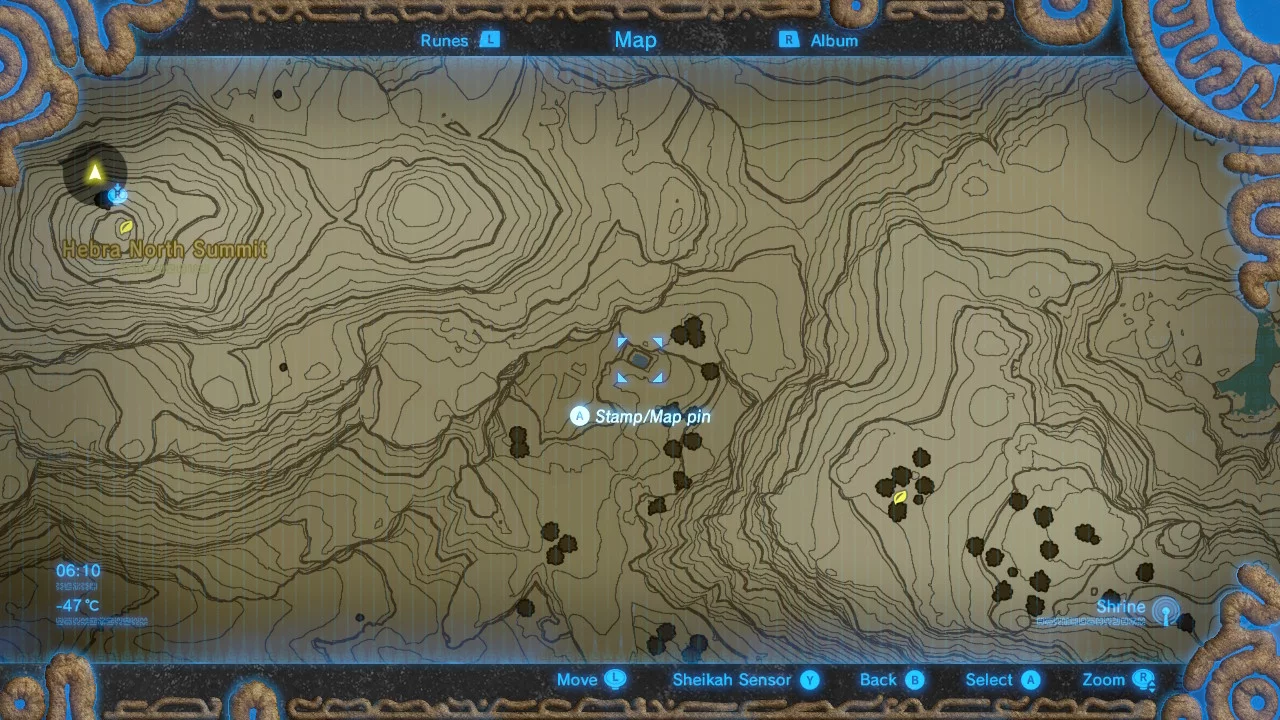Click the A button icon for Stamp/Map pin
The width and height of the screenshot is (1280, 720).
coord(580,416)
